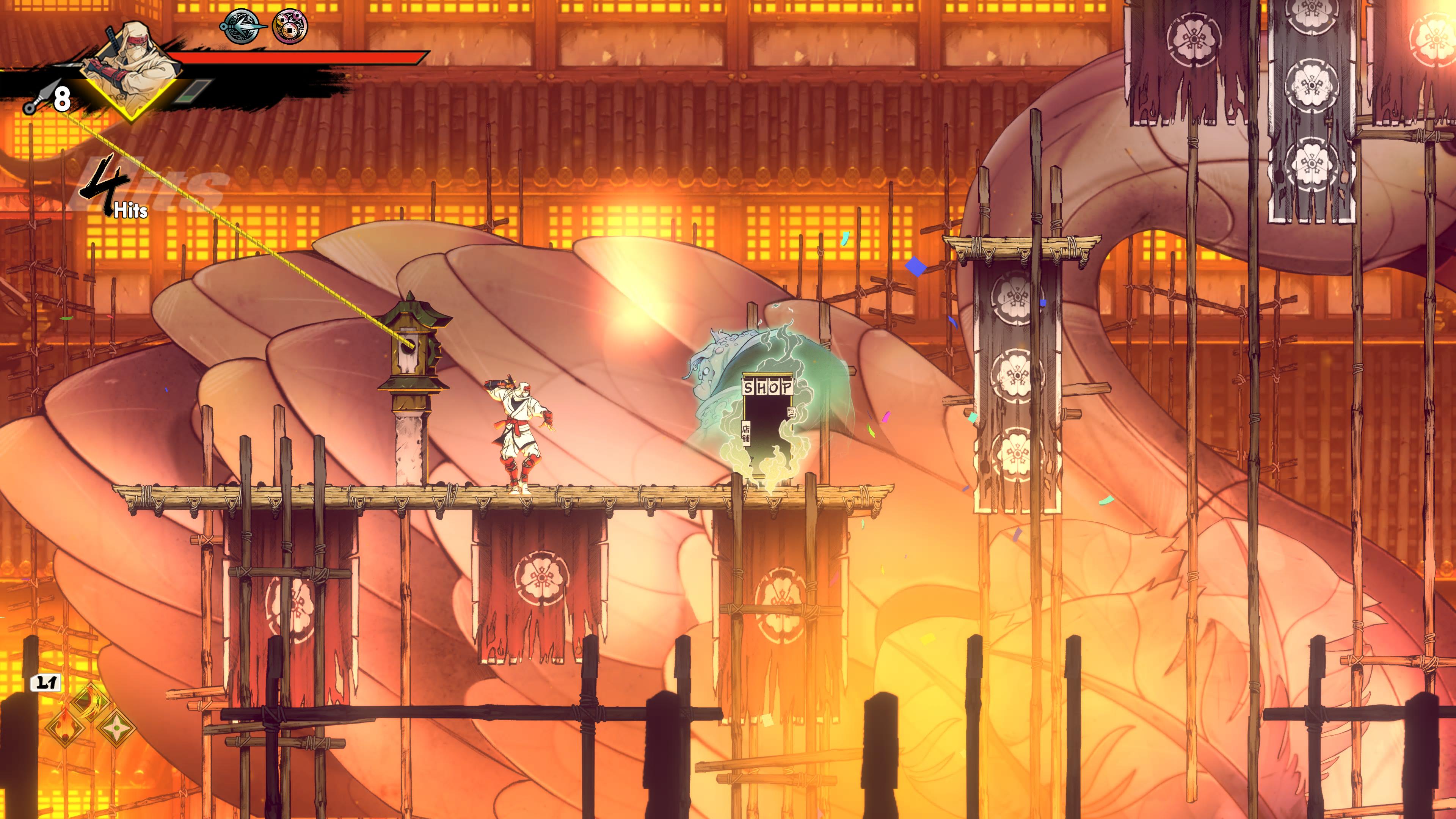This screenshot has height=819, width=1456.
Task: Select the coins amulet icon
Action: point(290,26)
